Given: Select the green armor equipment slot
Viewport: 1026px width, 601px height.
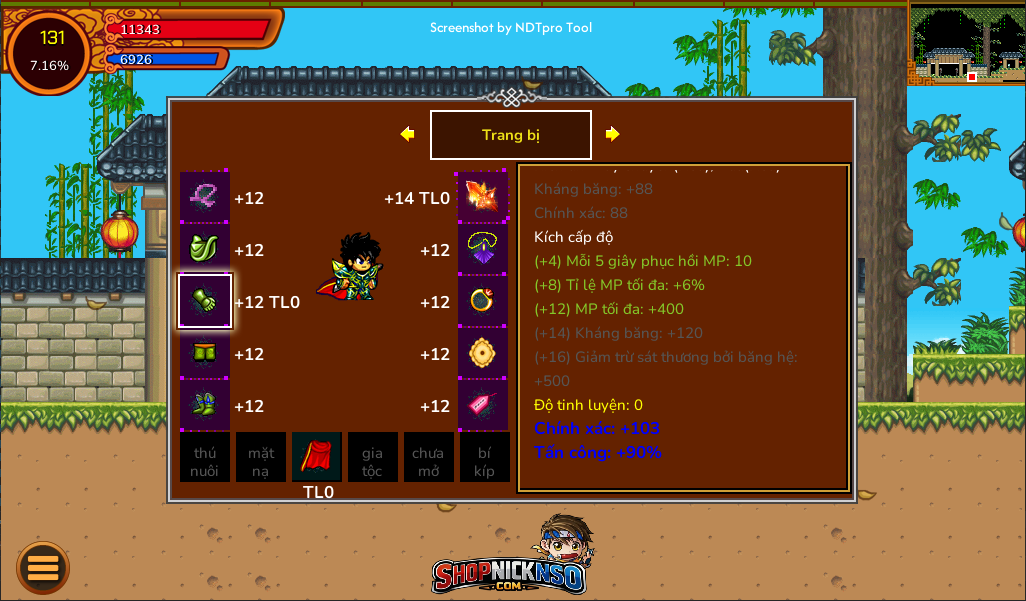Looking at the screenshot, I should tap(205, 249).
